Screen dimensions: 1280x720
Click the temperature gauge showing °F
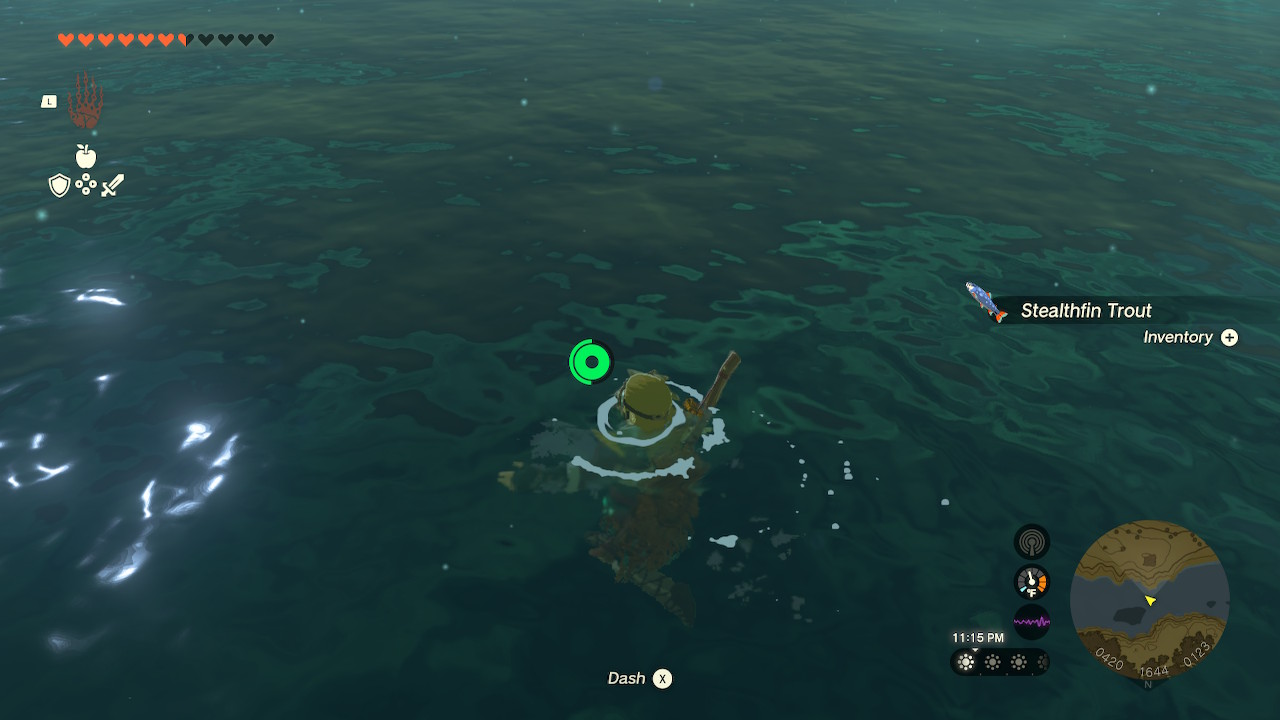(1030, 581)
